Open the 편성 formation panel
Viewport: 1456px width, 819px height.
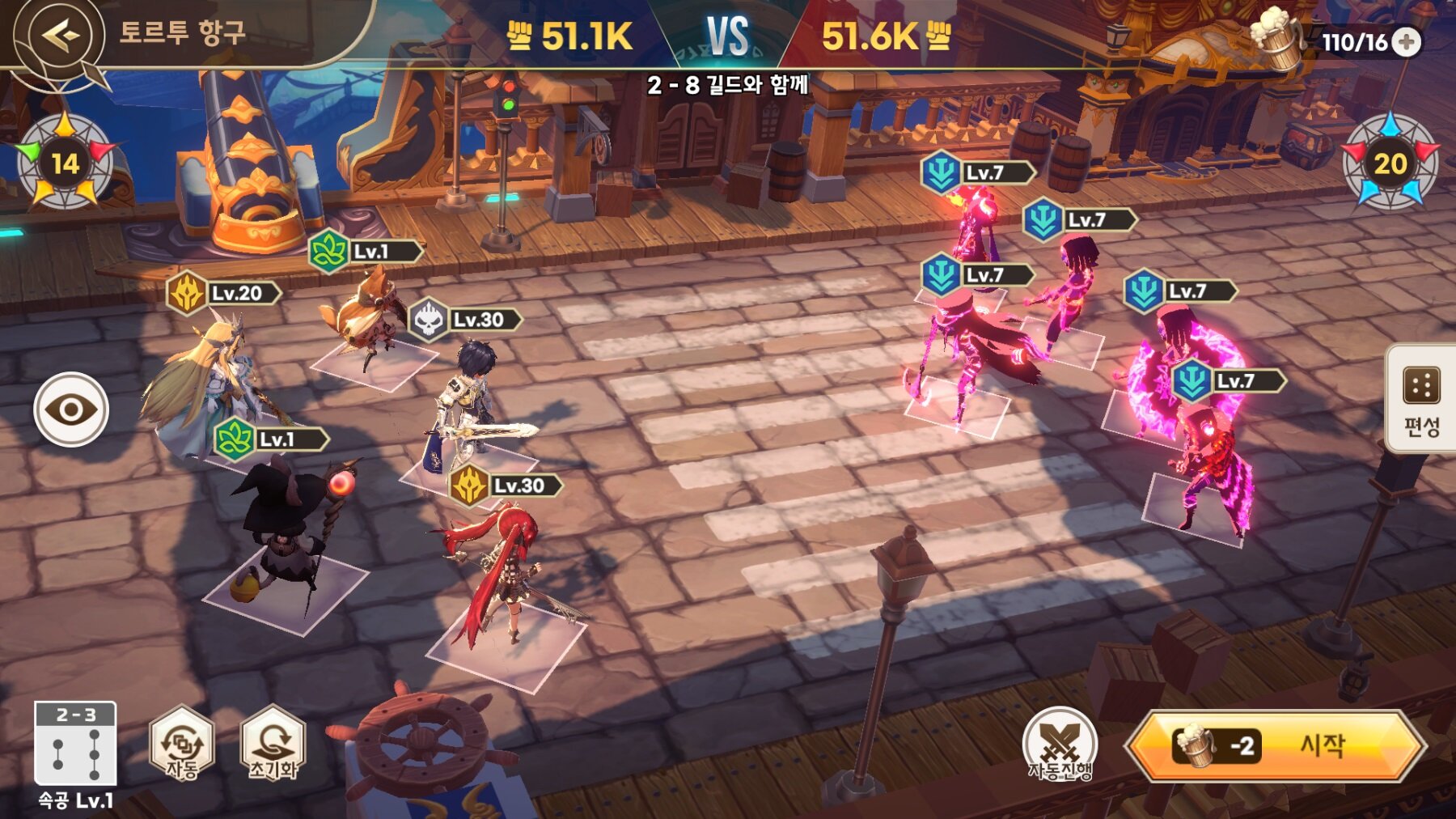tap(1421, 399)
